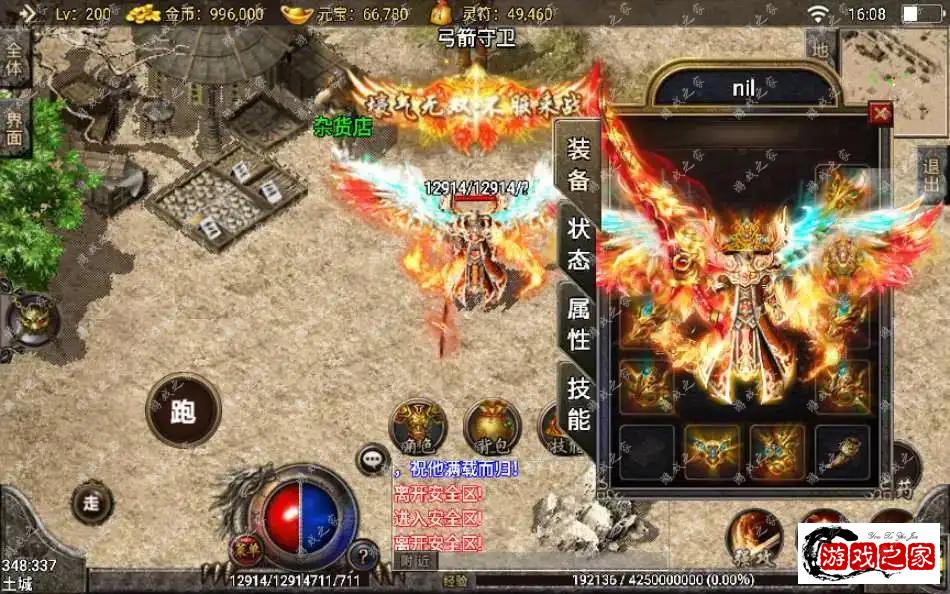Select the 附近 nearby chat channel
The height and width of the screenshot is (594, 950).
point(410,561)
